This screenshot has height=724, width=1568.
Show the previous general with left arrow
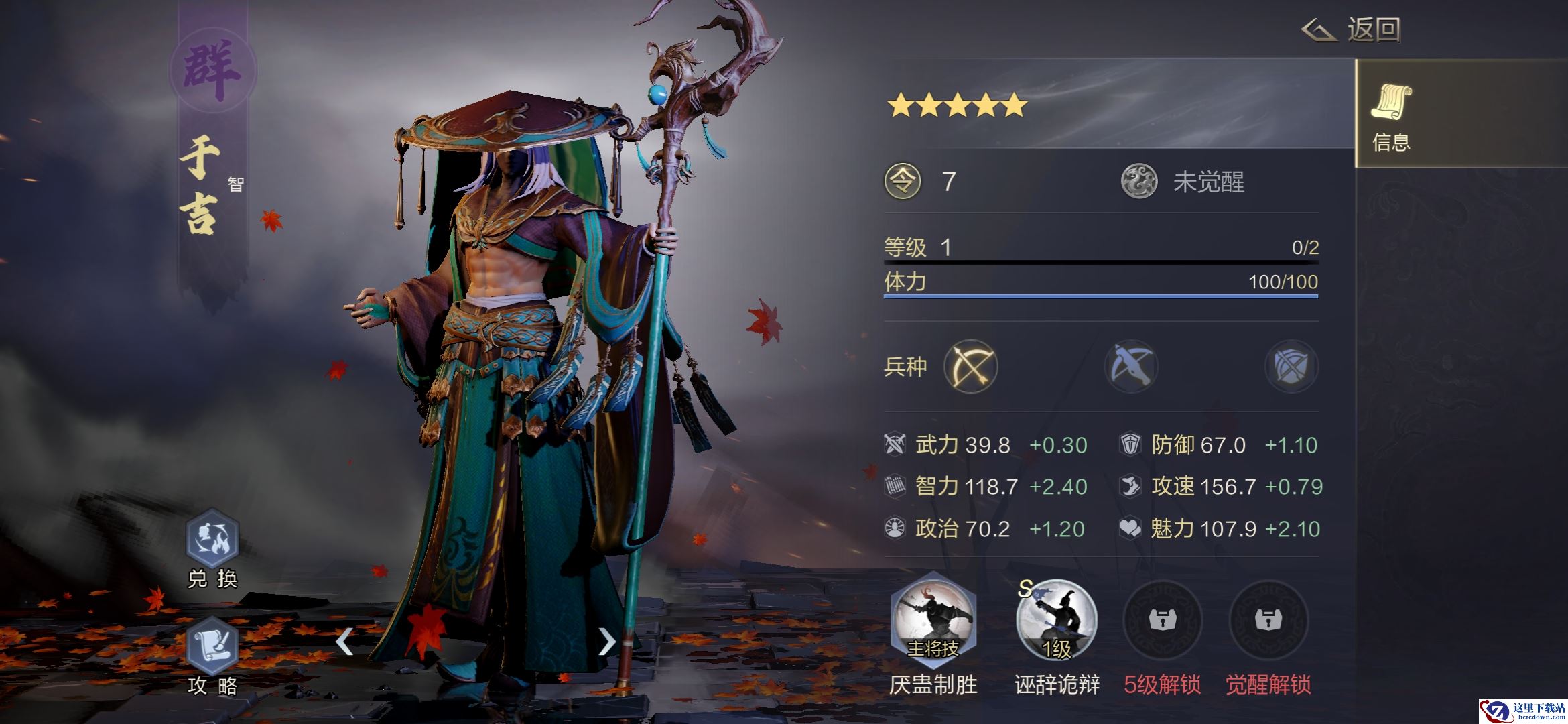click(344, 642)
